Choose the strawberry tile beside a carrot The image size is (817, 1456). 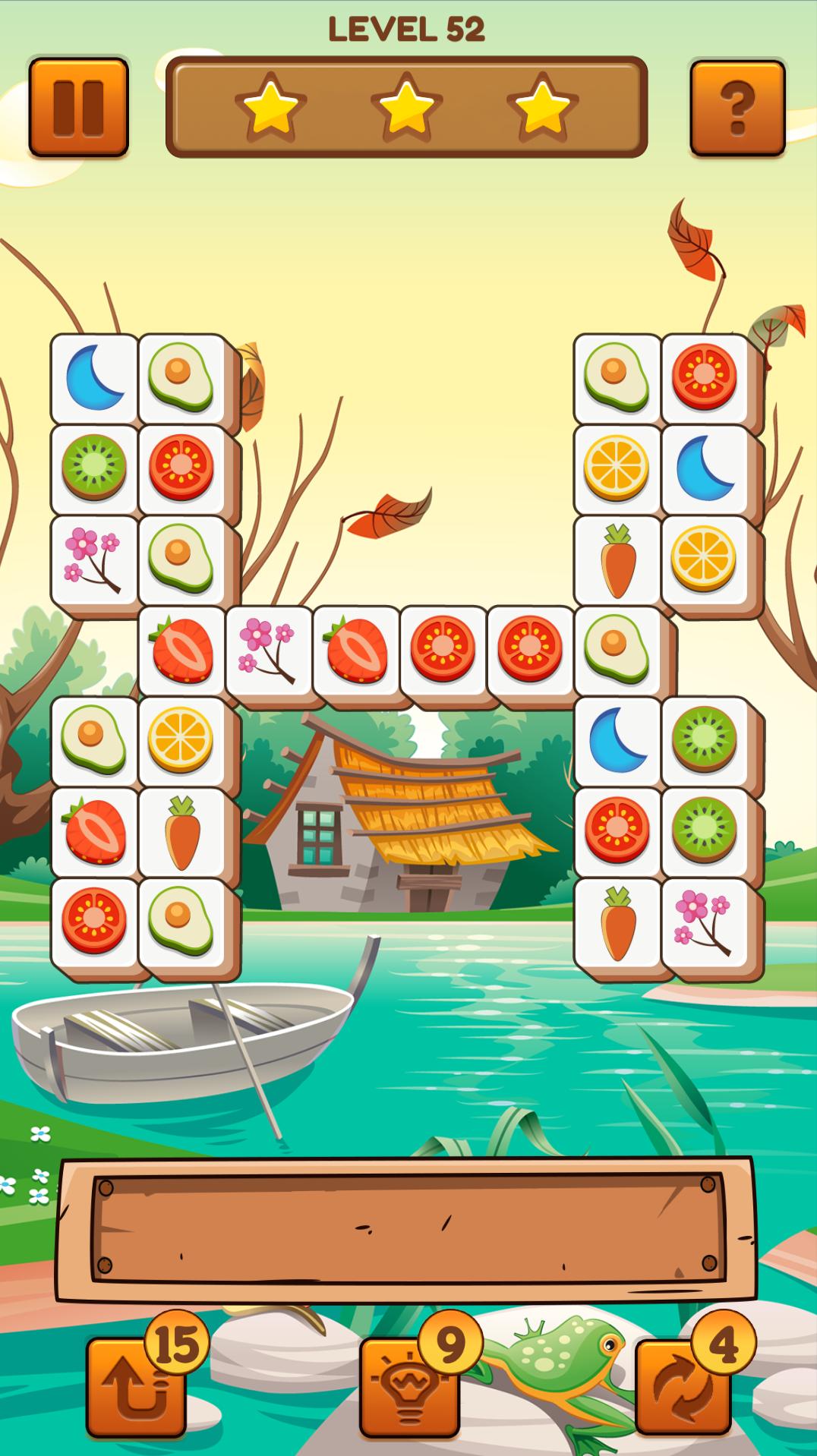(x=95, y=831)
